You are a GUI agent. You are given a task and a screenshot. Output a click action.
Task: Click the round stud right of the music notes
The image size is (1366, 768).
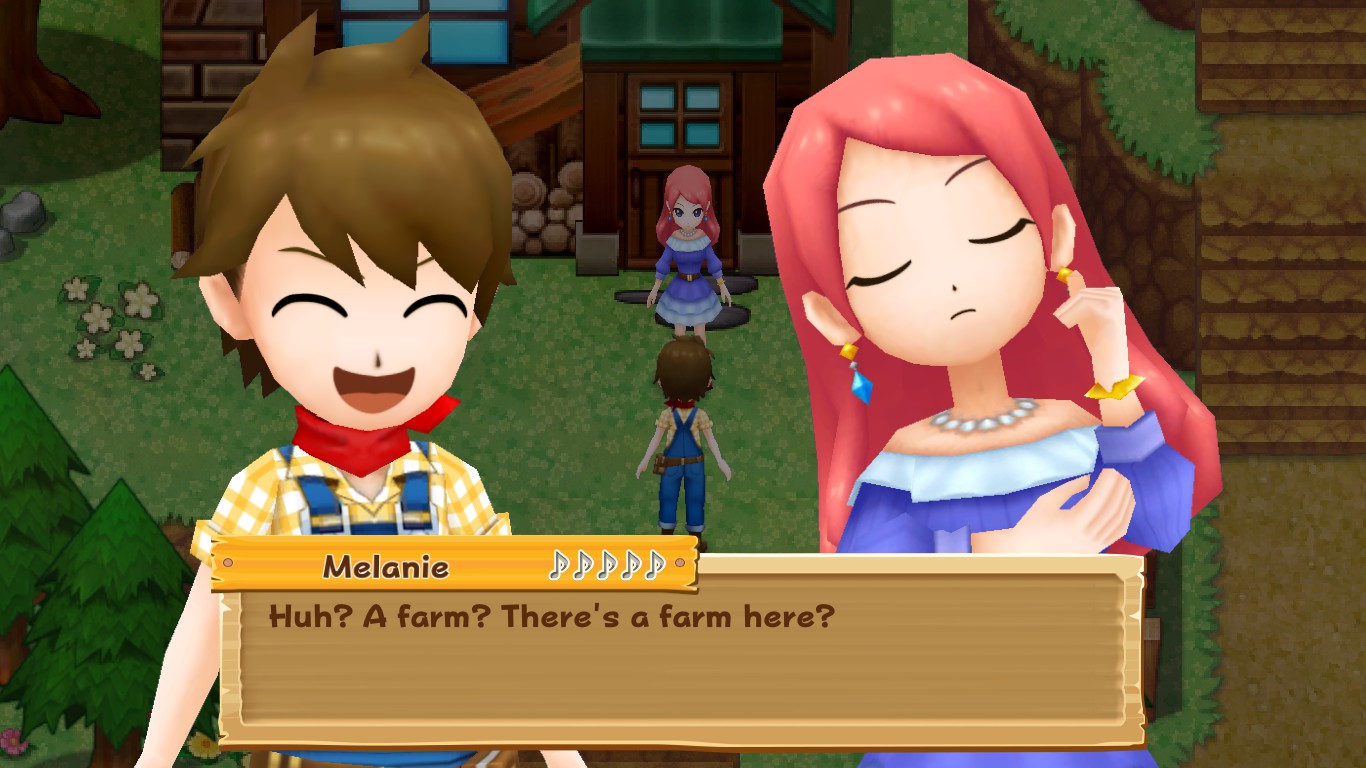679,563
